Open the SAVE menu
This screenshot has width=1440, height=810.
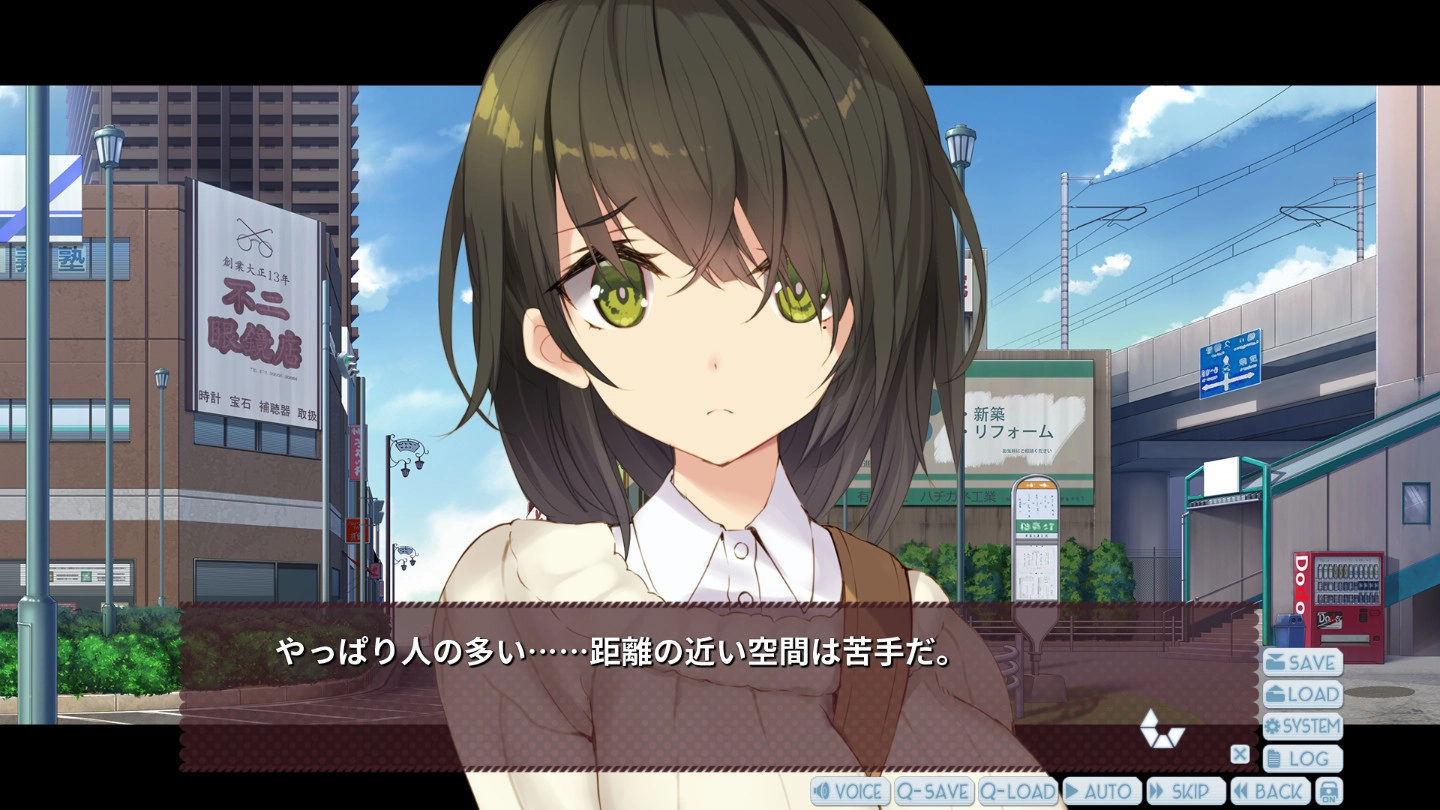click(x=1302, y=662)
